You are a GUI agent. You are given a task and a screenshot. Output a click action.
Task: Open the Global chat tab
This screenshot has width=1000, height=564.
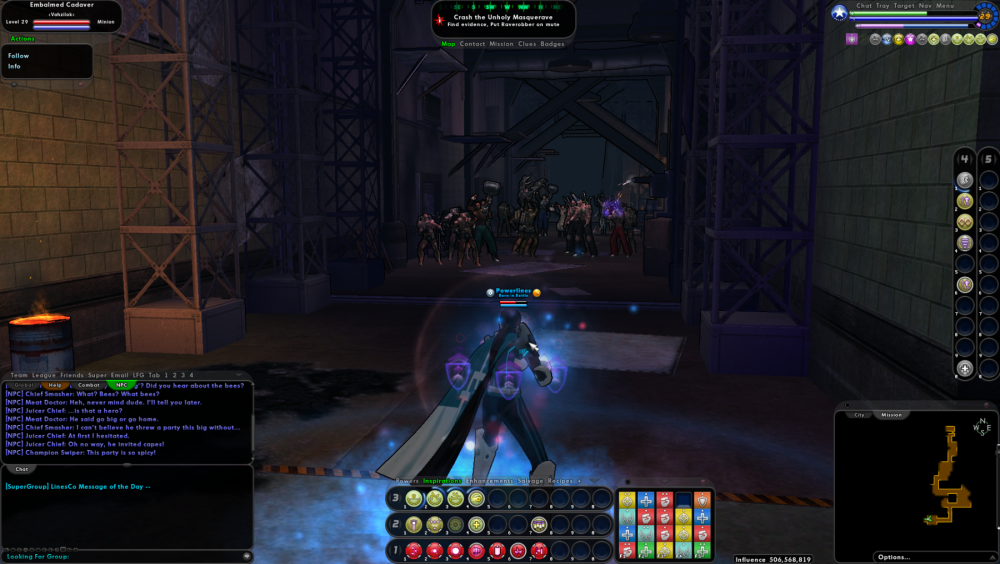(x=22, y=385)
